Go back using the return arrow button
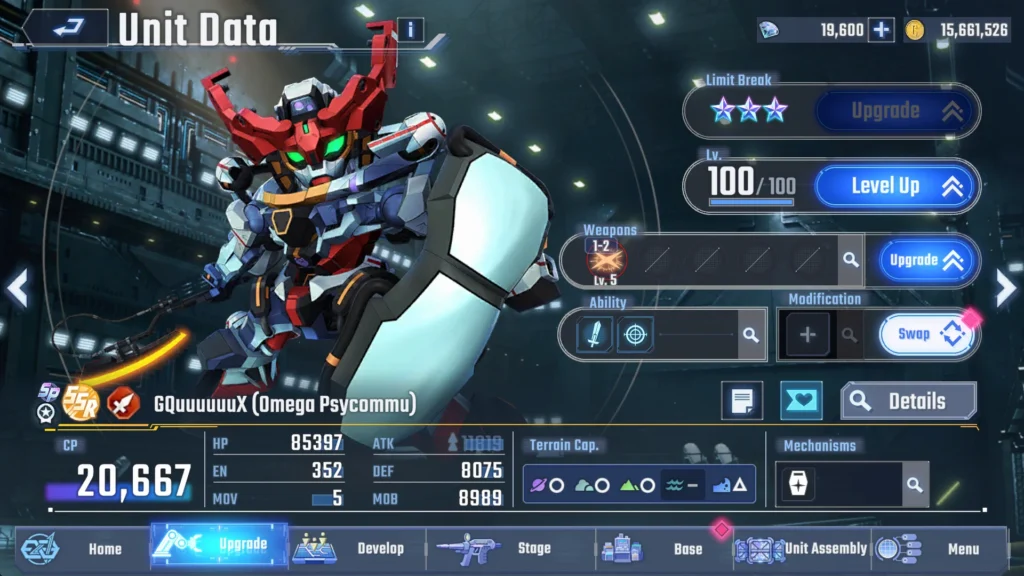Screen dimensions: 1024x576 coord(66,29)
